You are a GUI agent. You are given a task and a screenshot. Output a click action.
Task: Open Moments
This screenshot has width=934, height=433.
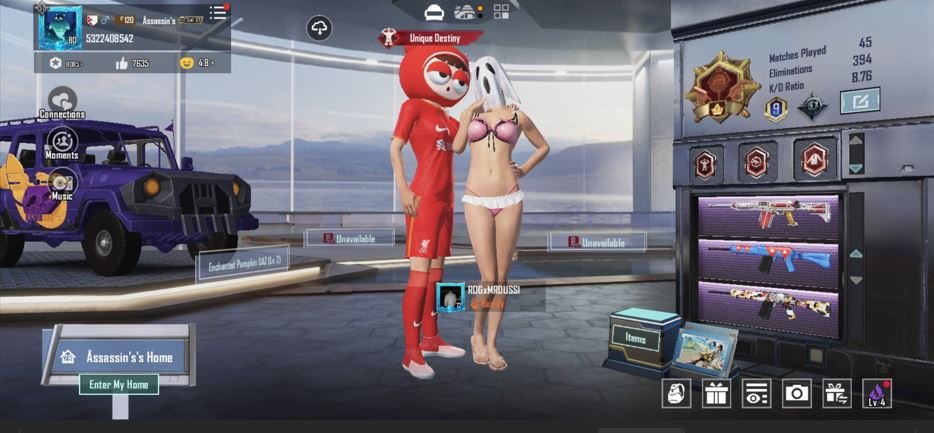62,143
